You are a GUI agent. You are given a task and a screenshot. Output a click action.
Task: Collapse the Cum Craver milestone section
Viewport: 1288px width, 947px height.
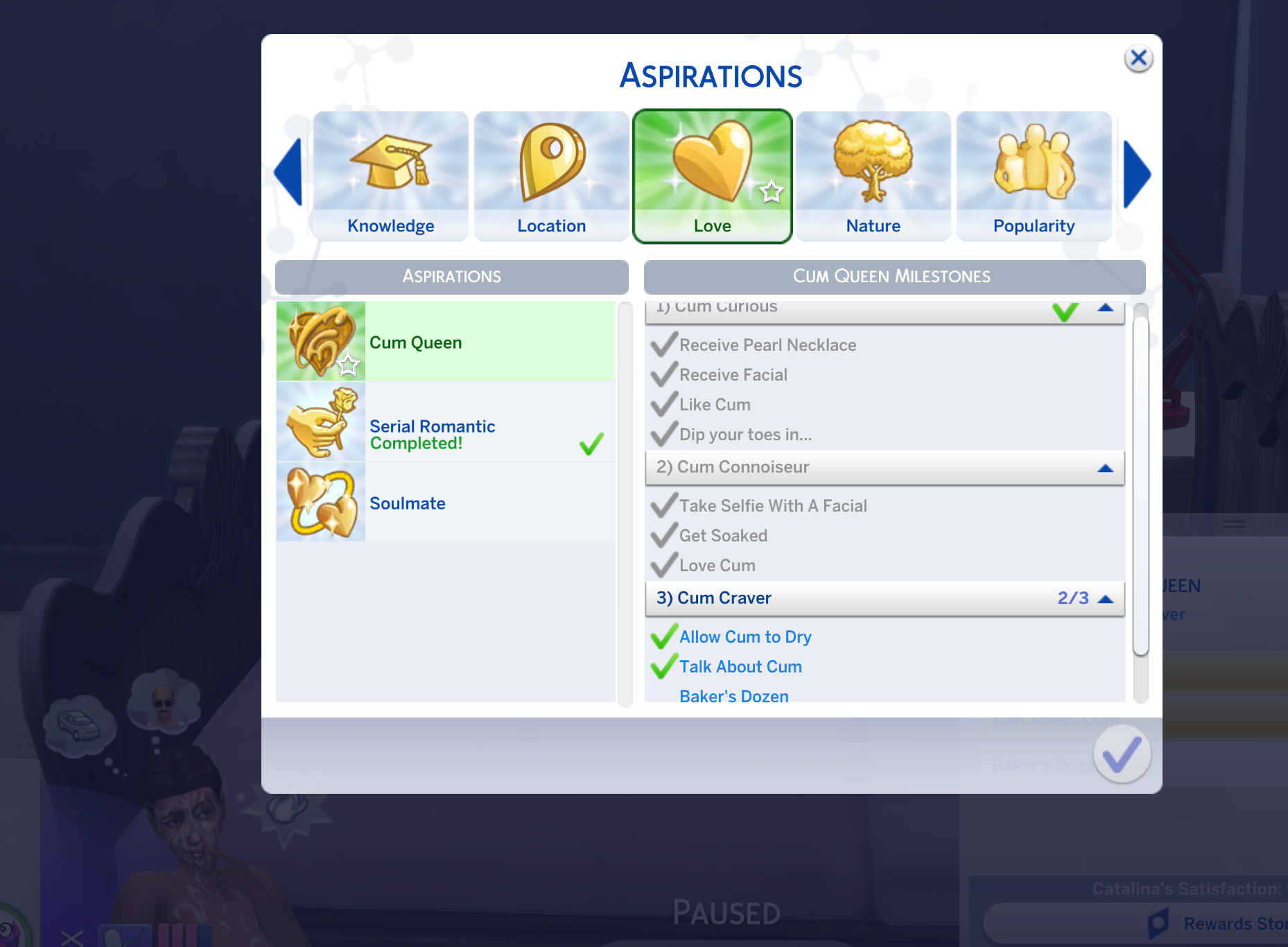click(1107, 598)
